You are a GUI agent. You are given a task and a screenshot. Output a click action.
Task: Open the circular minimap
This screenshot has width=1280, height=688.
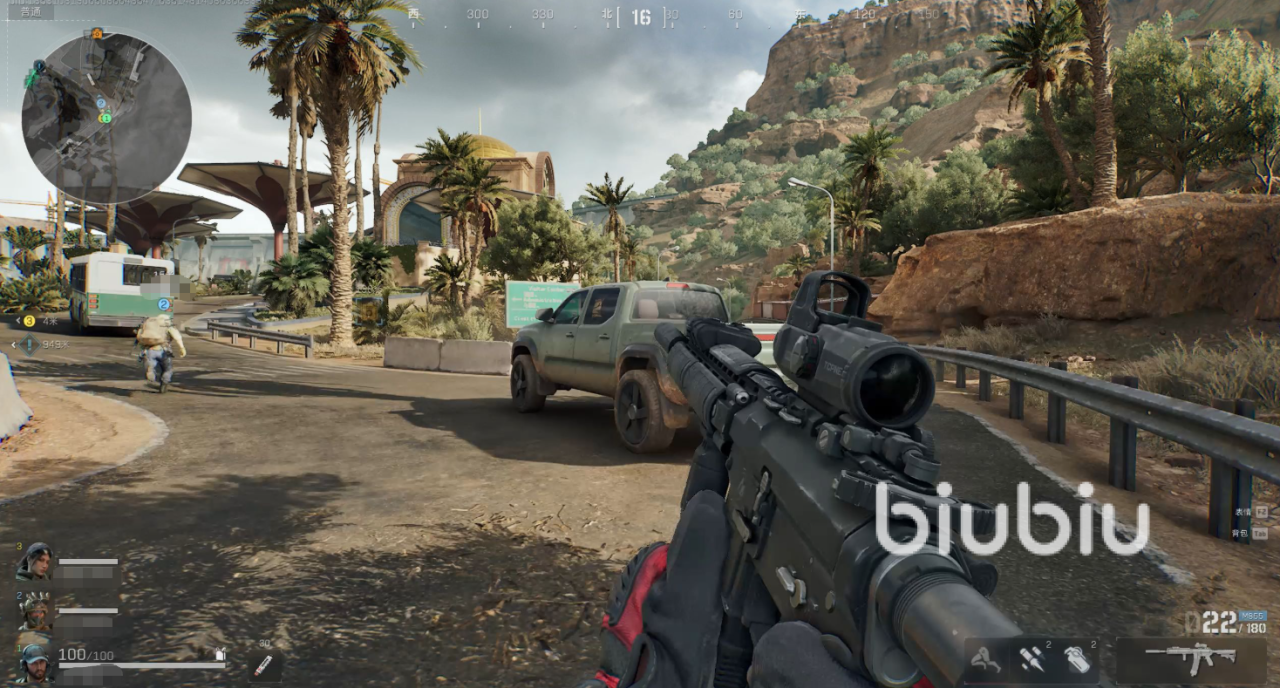click(x=106, y=118)
